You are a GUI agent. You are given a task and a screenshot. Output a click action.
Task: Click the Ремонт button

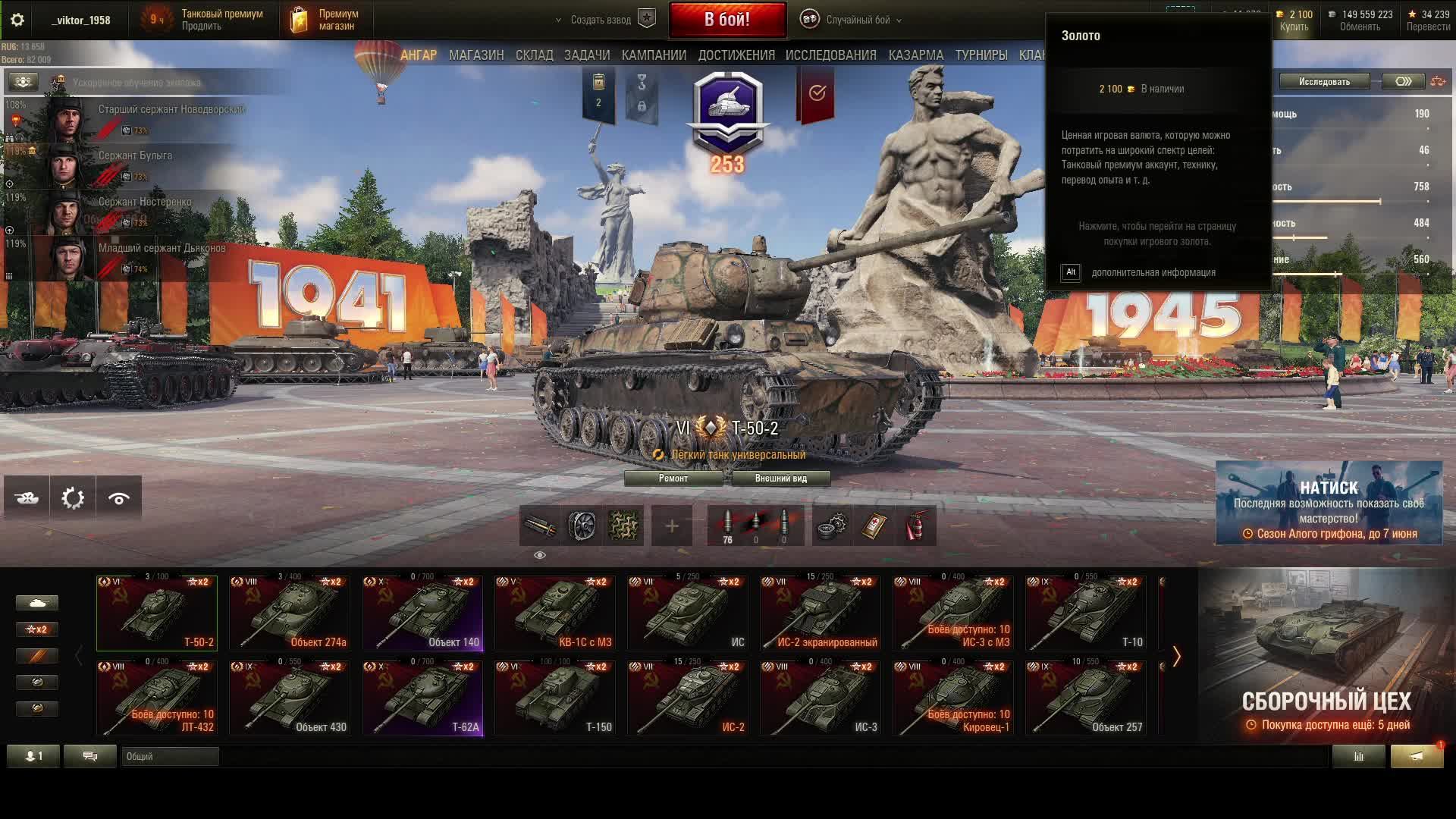point(673,479)
